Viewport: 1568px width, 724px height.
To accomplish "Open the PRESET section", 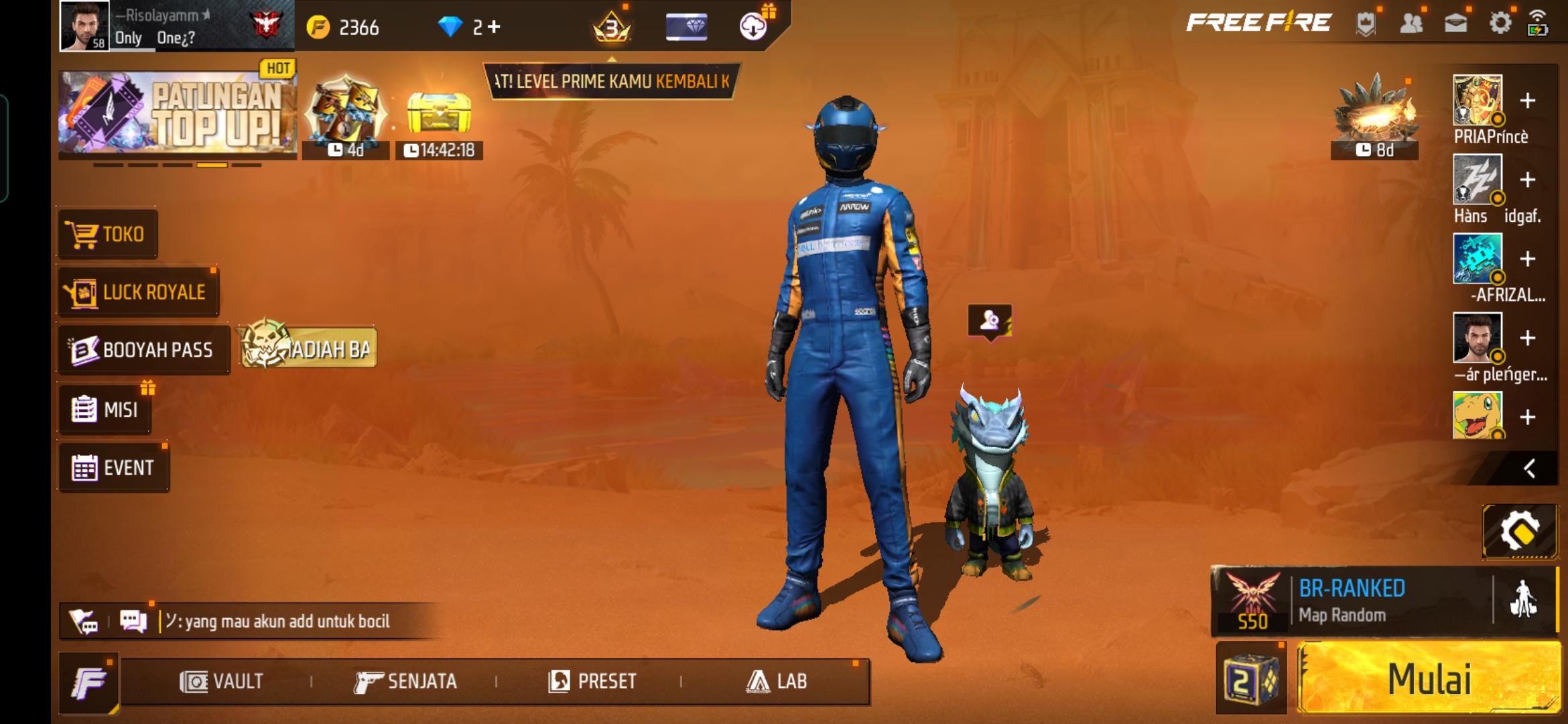I will click(x=592, y=682).
